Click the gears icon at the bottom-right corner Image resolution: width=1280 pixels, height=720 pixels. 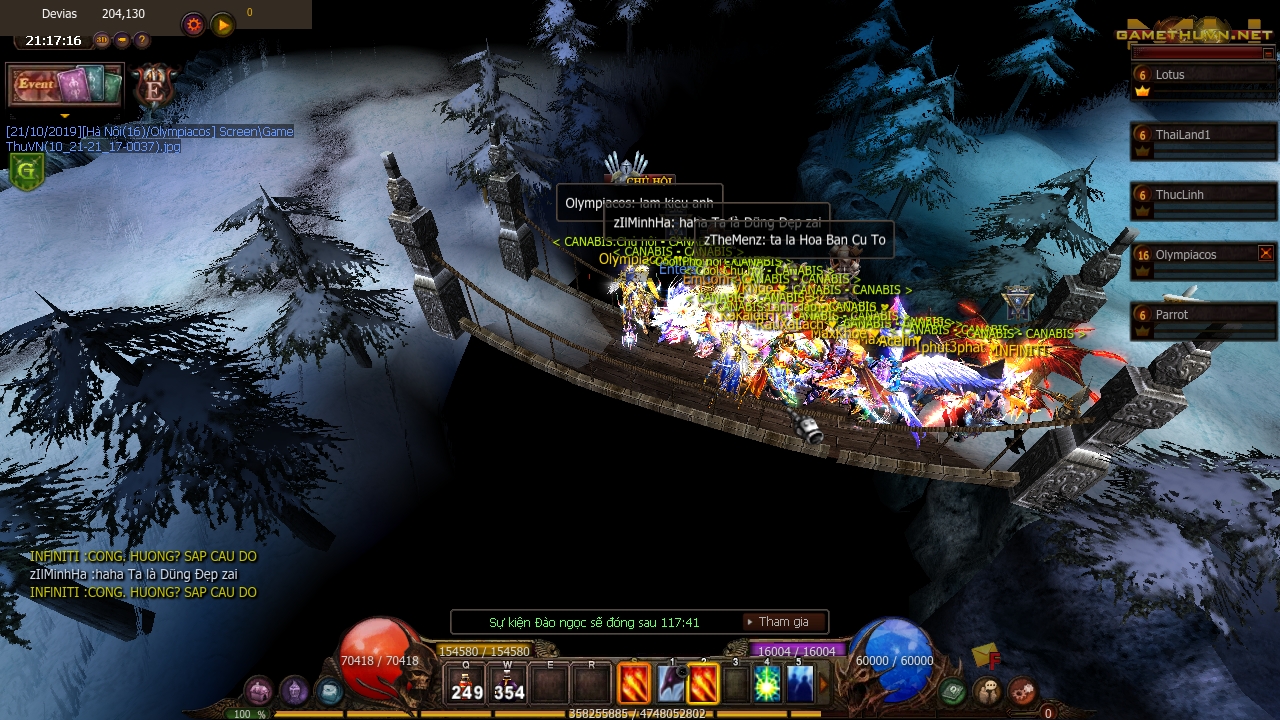pyautogui.click(x=1022, y=689)
